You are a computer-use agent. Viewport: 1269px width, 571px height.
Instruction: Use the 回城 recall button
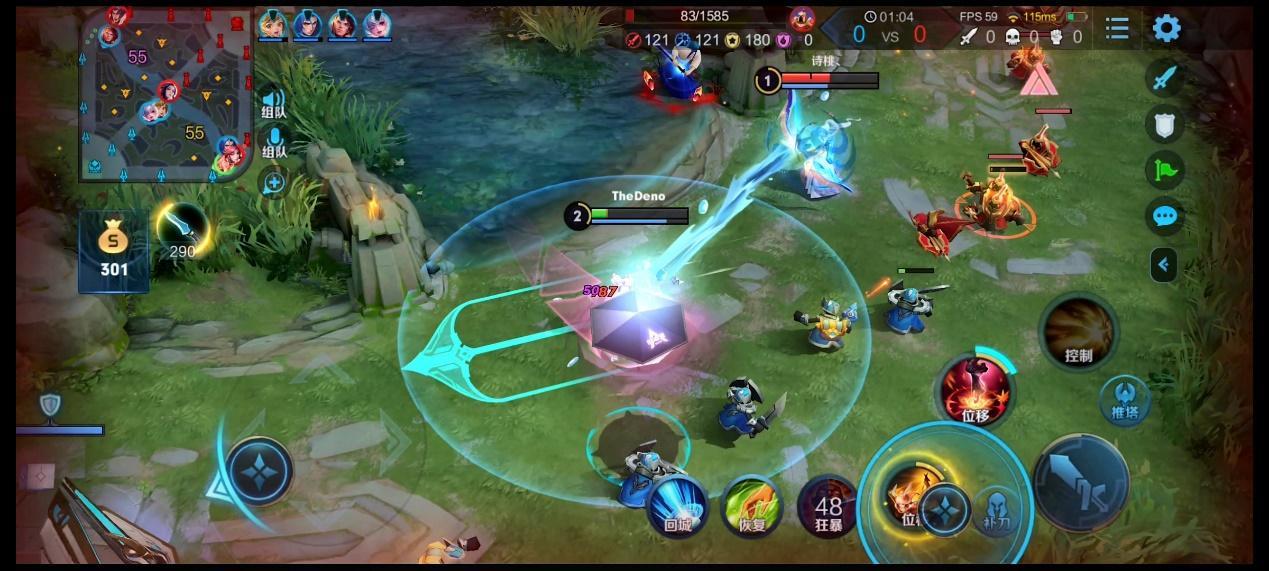coord(677,506)
